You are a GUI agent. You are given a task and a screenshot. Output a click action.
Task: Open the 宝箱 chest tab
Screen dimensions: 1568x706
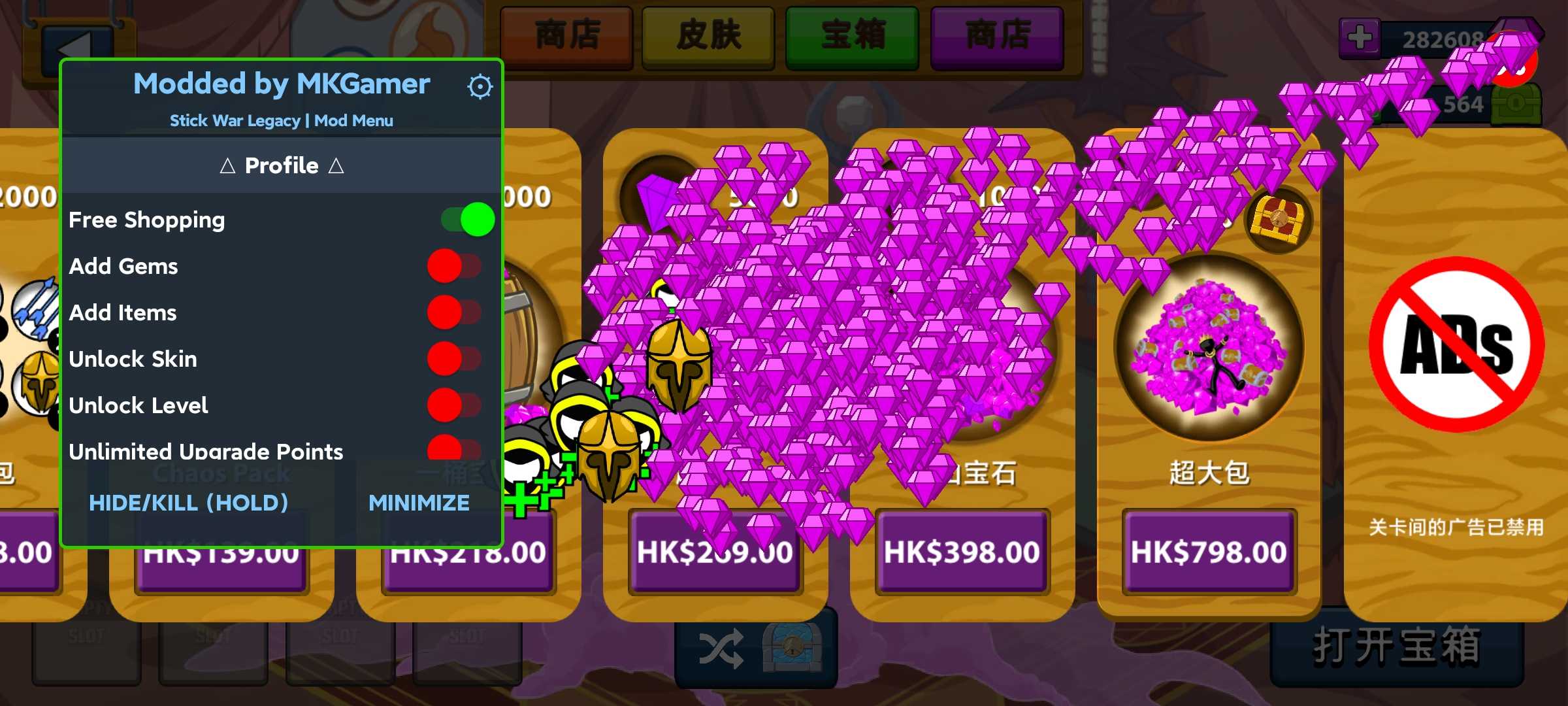coord(853,36)
